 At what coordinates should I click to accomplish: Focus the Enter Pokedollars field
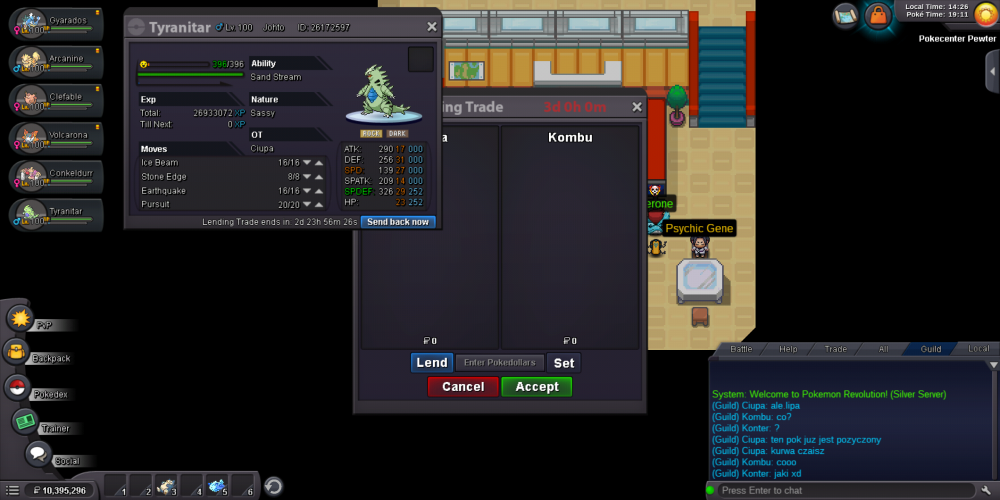500,363
